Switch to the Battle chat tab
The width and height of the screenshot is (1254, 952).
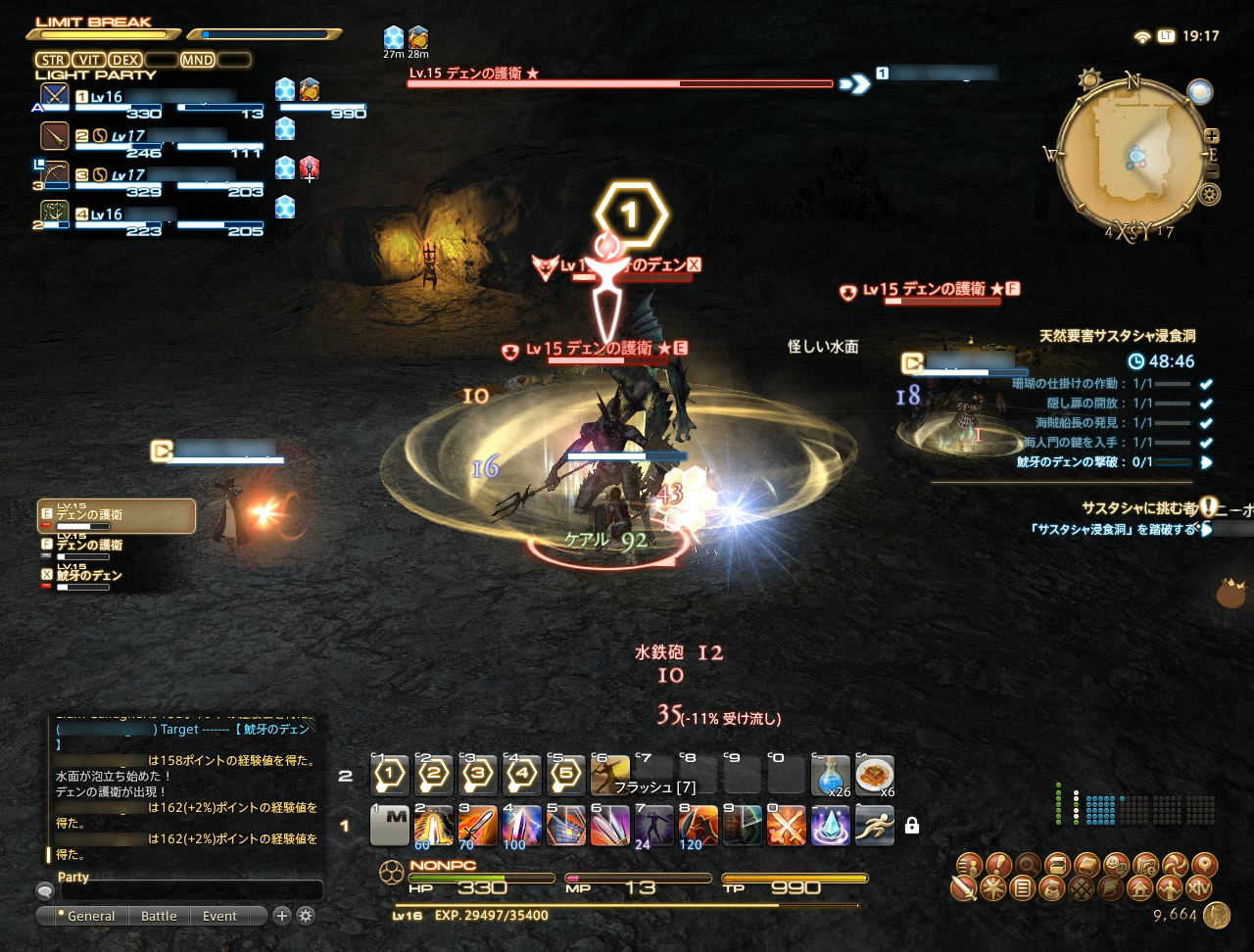(x=159, y=916)
